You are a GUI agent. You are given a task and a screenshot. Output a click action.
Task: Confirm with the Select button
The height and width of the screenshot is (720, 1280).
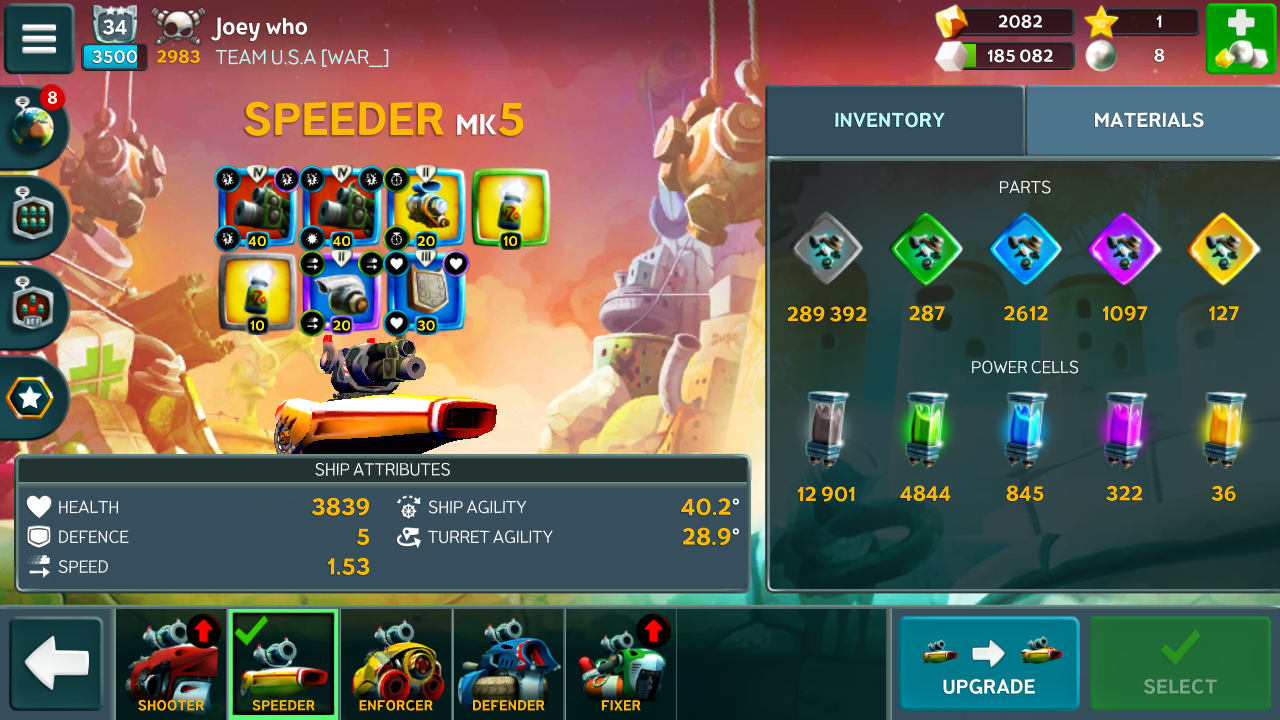point(1180,664)
